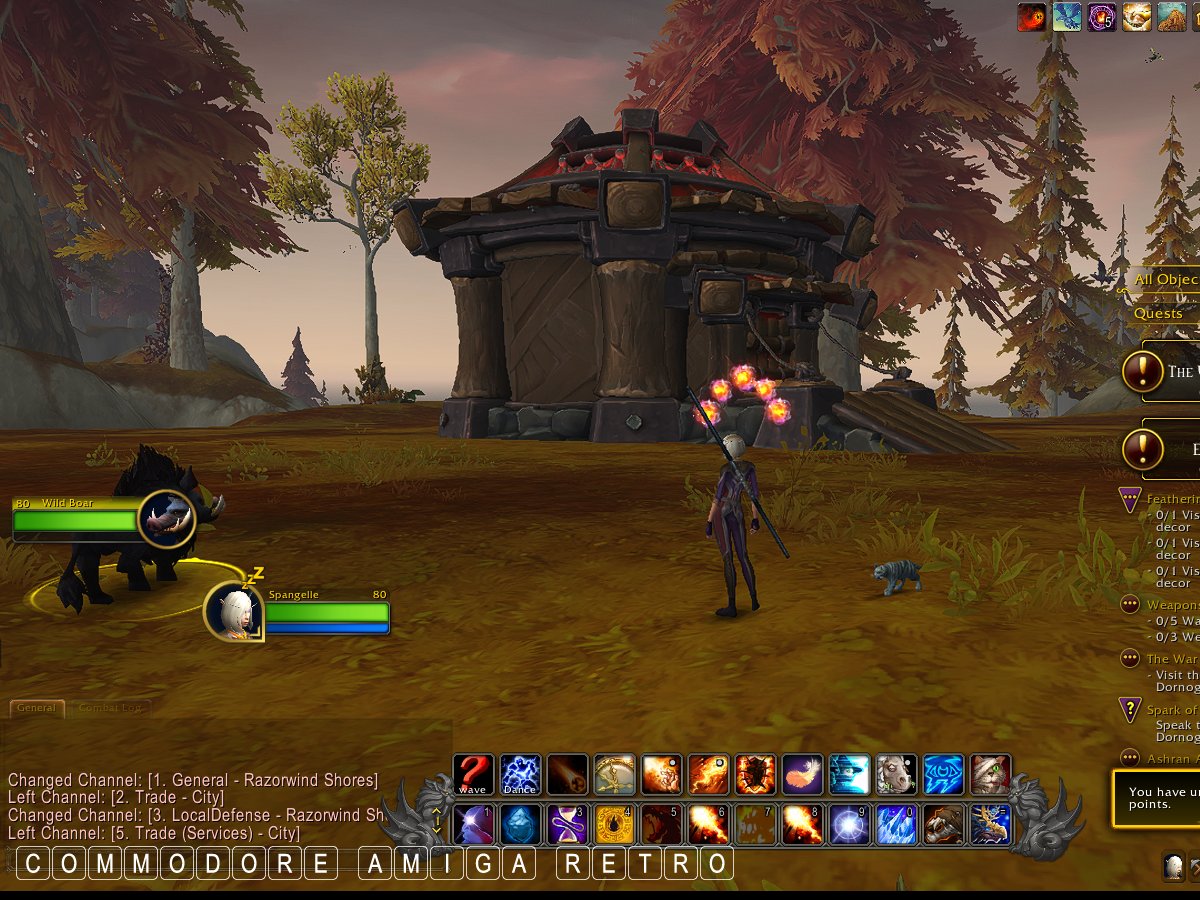
Task: Click the blue ice block ability
Action: [520, 825]
